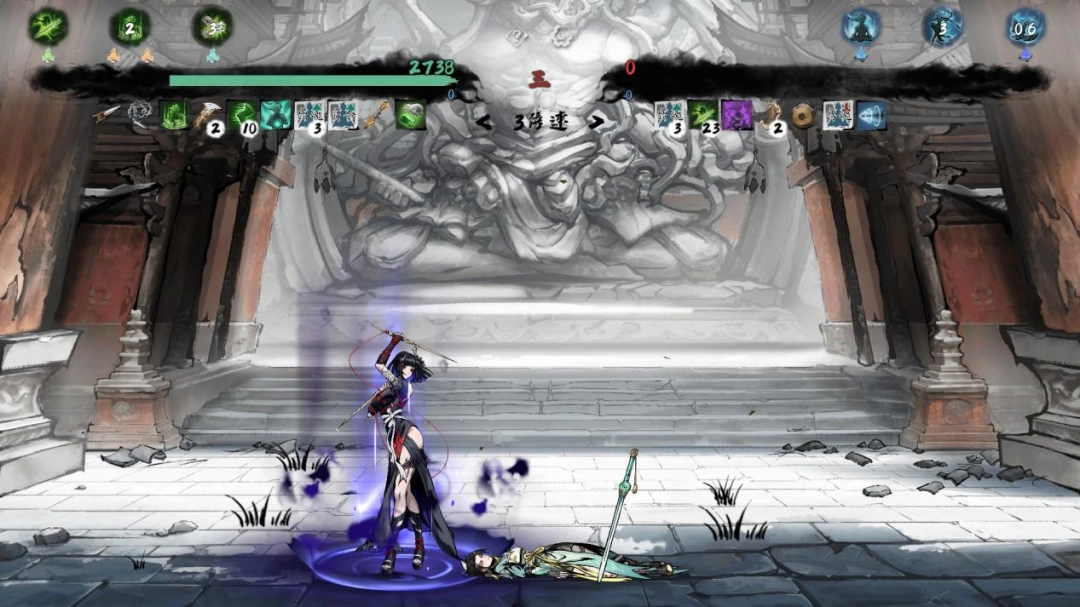The width and height of the screenshot is (1080, 607).
Task: Inspect the blue cone blast status icon
Action: [x=871, y=115]
